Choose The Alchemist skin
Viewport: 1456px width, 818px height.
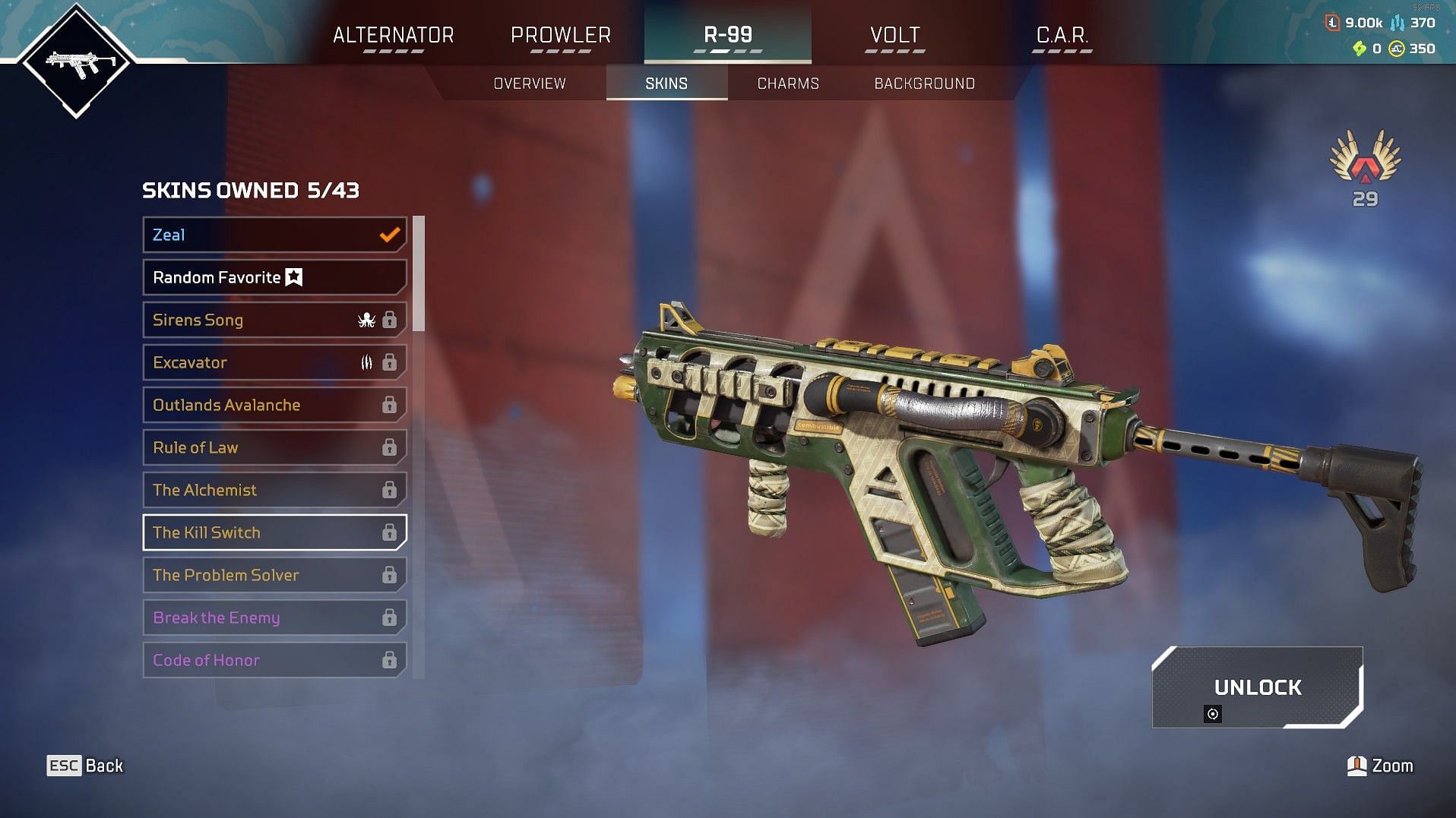click(274, 490)
